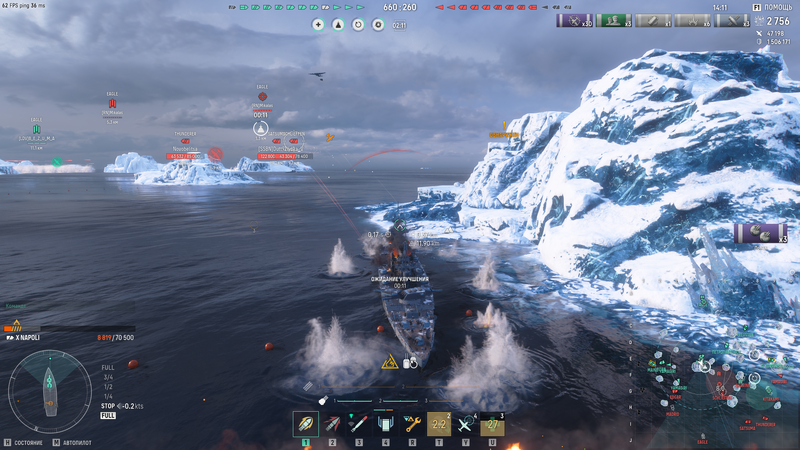This screenshot has height=450, width=800.
Task: Switch to the second shell type
Action: [332, 424]
